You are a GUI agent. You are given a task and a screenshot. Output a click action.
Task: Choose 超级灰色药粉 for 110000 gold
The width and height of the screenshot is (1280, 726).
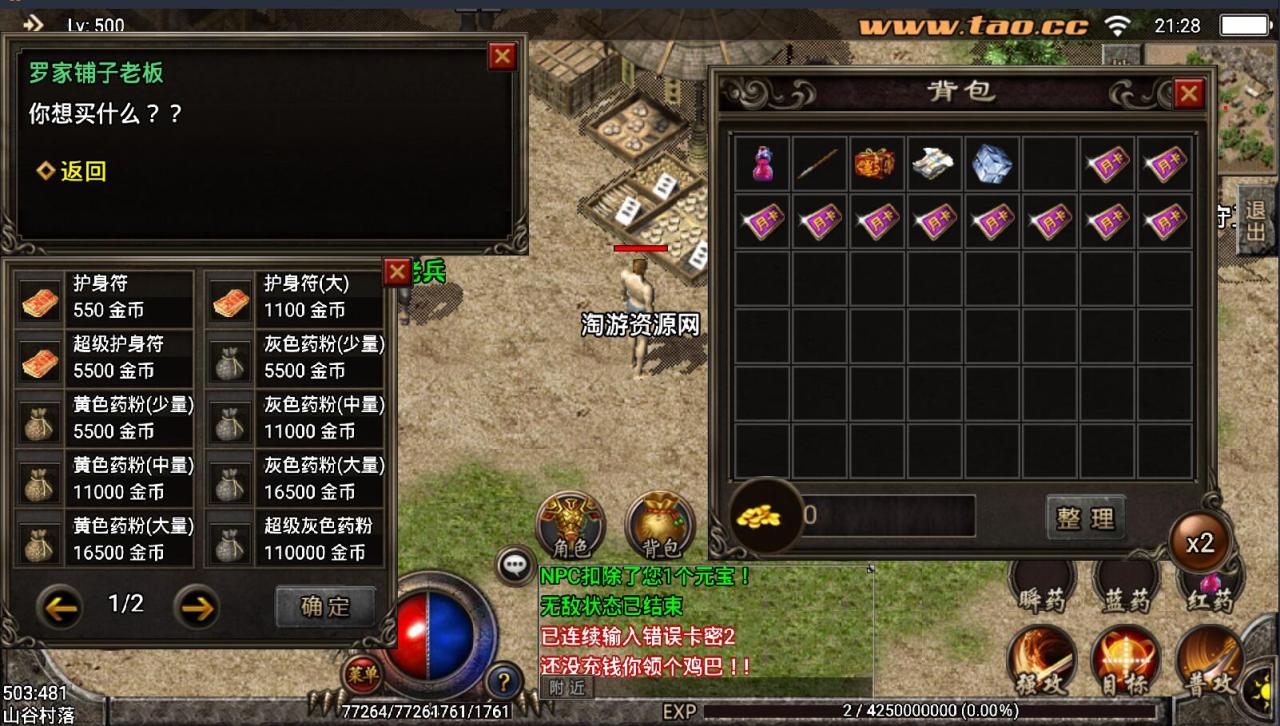[296, 540]
